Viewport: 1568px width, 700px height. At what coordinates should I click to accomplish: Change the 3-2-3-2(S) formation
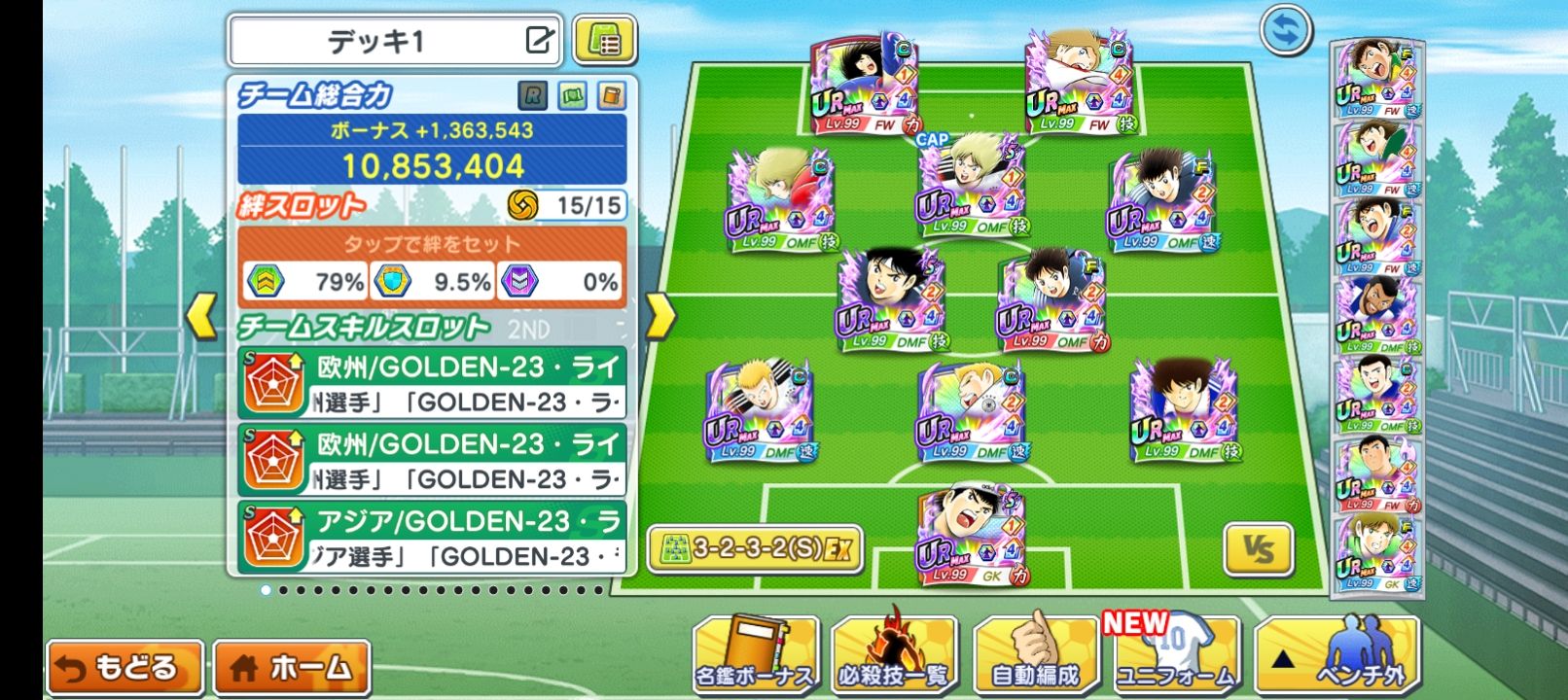[x=756, y=548]
